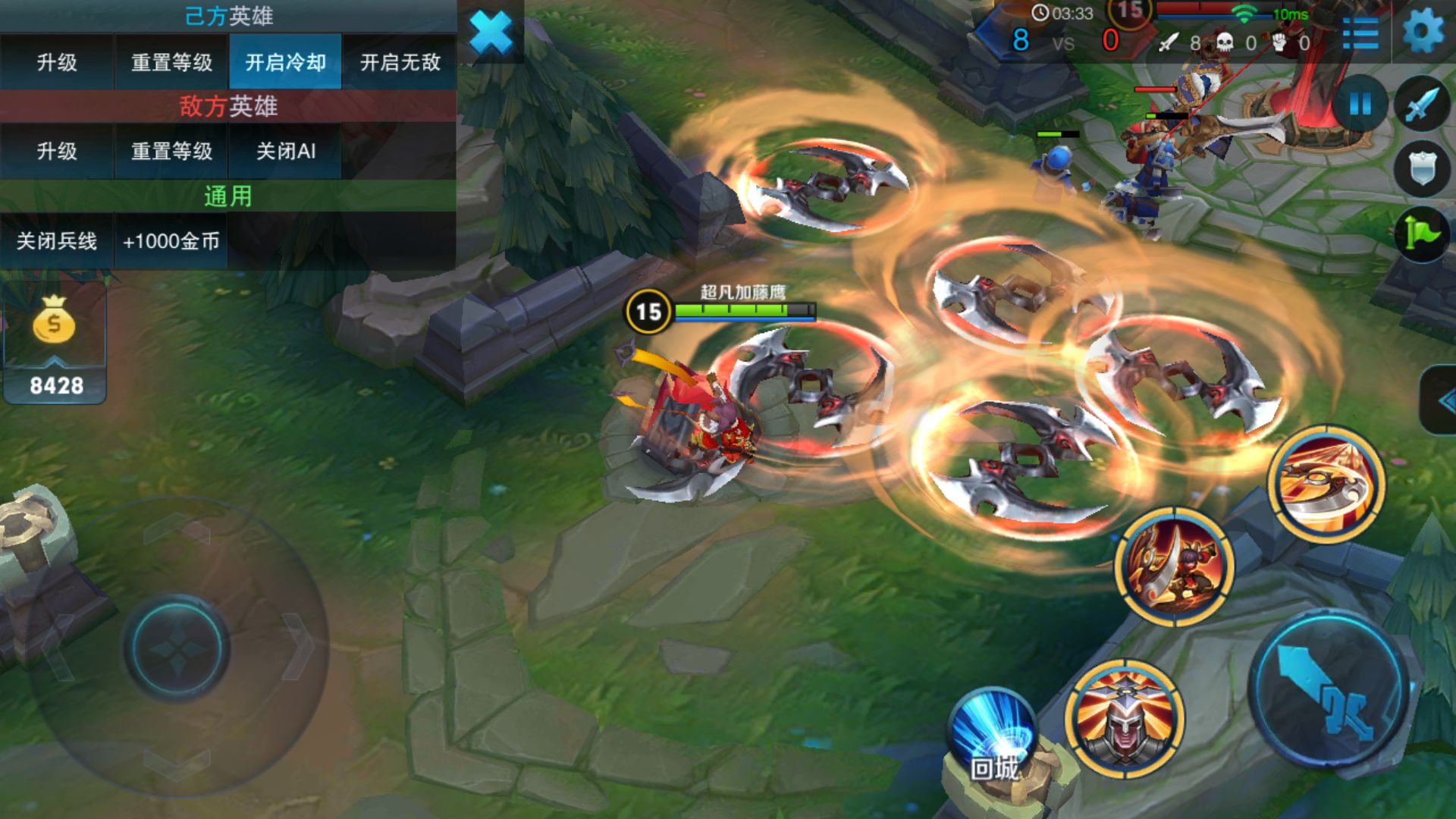Send the sword attack signal
The image size is (1456, 819).
pyautogui.click(x=1421, y=104)
